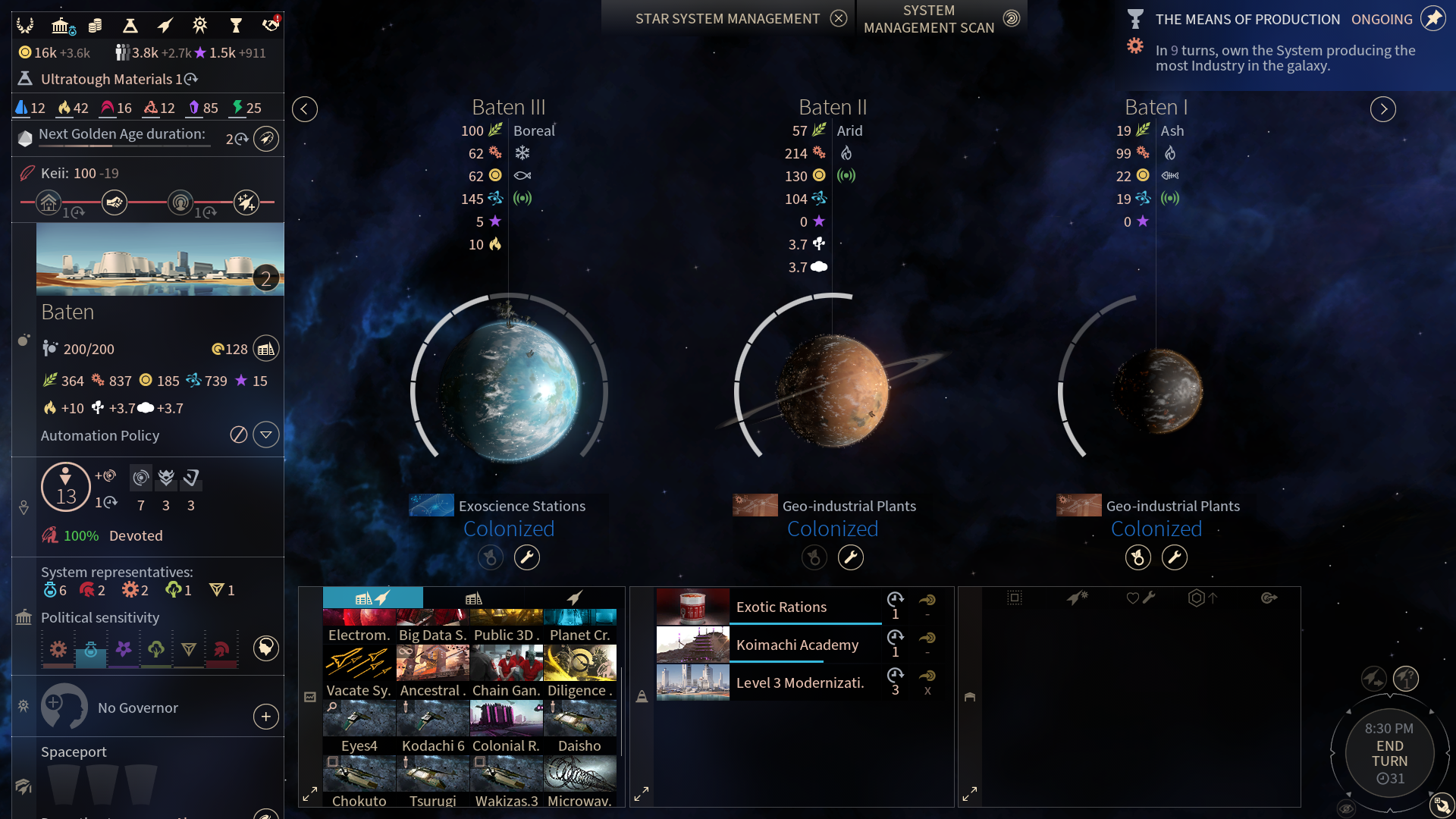Open the Automation Policy dropdown
Image resolution: width=1456 pixels, height=819 pixels.
coord(266,435)
